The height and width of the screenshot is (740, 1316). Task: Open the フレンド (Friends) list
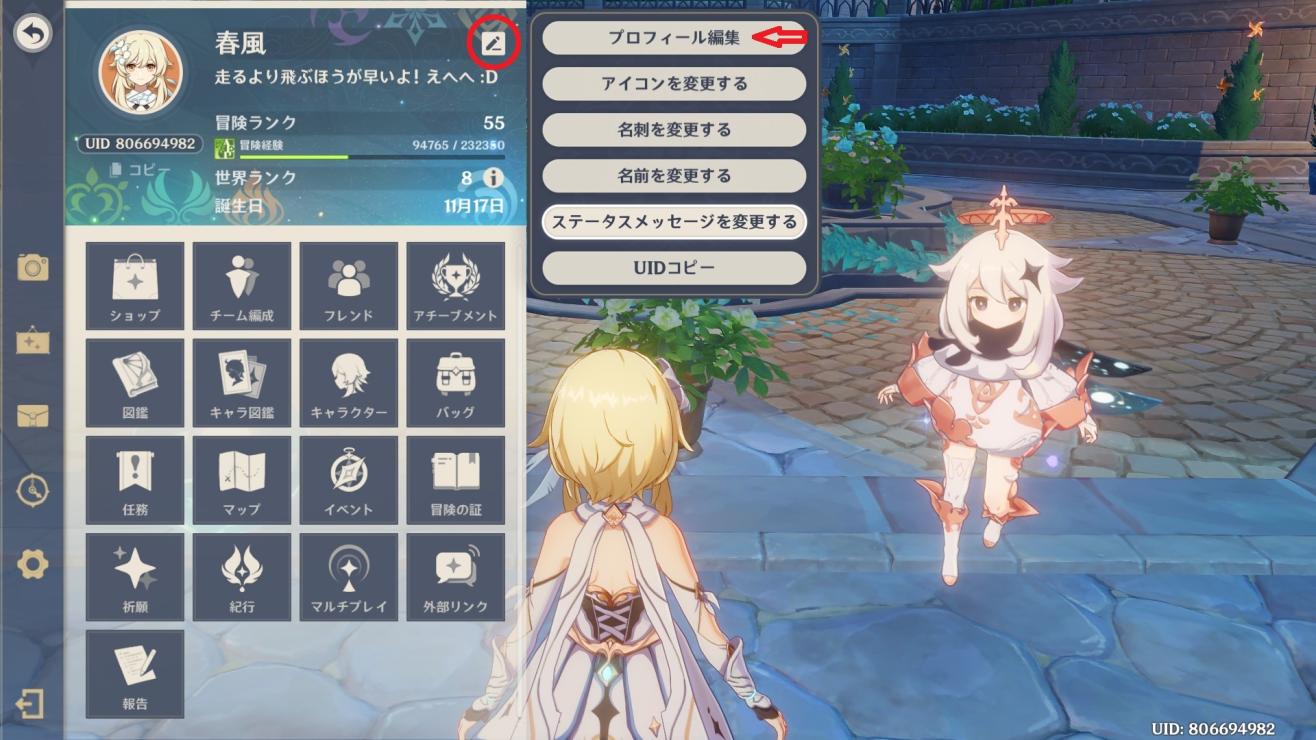click(x=348, y=285)
